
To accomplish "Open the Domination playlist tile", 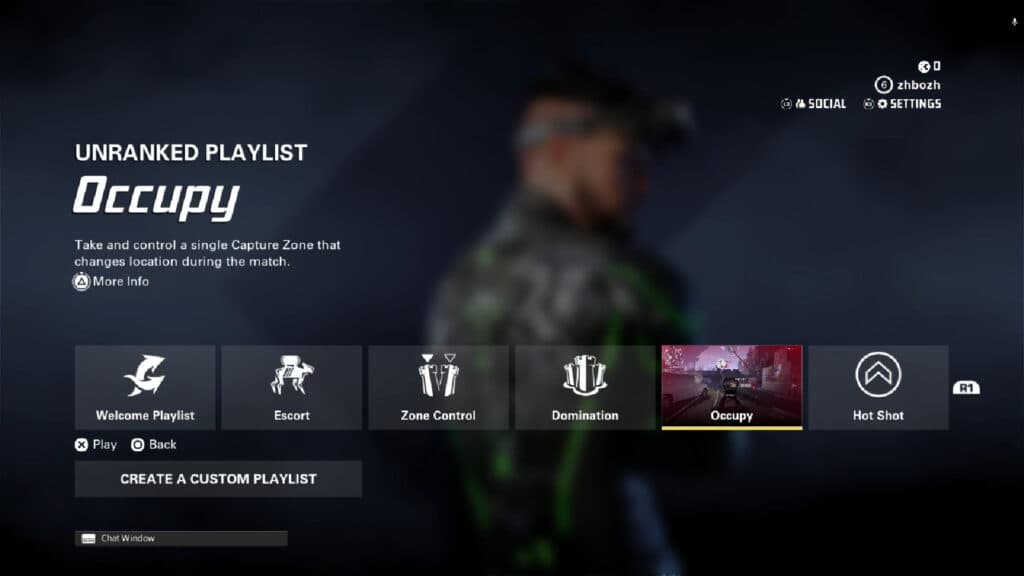I will click(585, 388).
